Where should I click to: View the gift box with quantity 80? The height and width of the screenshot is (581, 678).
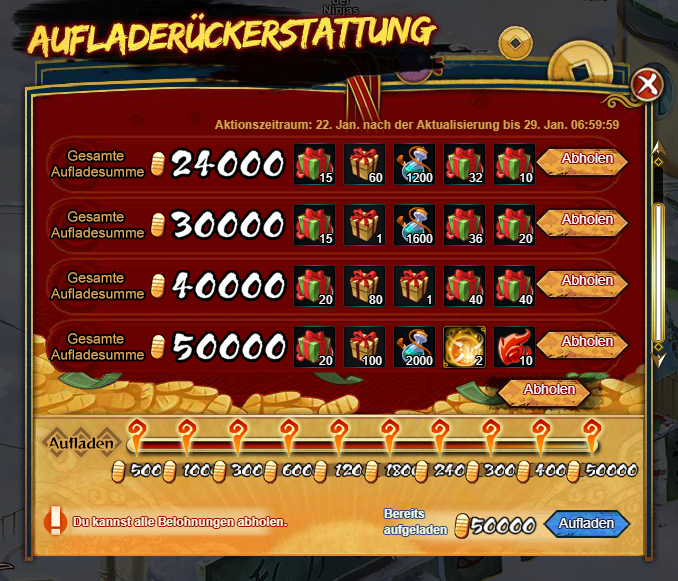tap(364, 286)
